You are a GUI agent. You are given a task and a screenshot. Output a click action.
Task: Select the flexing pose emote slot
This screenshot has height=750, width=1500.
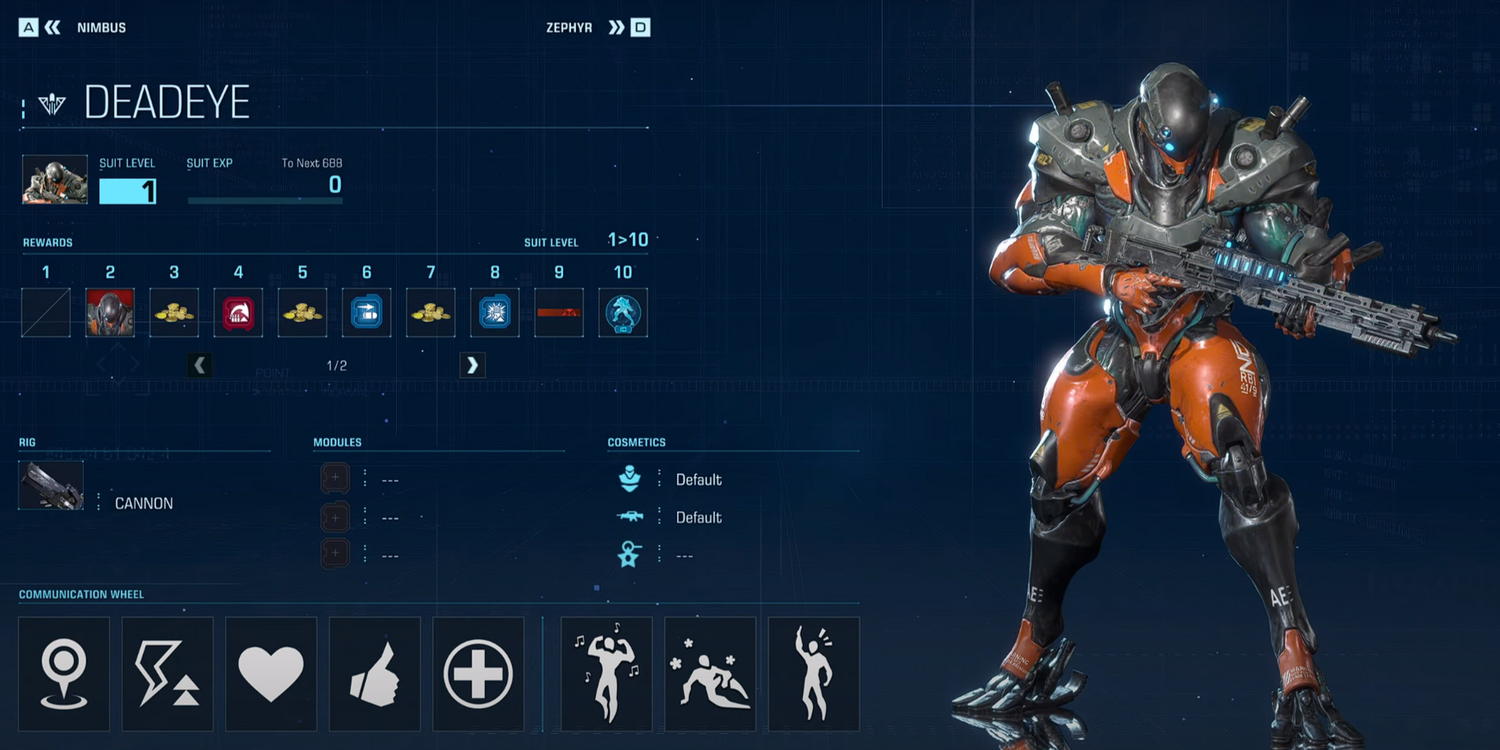click(606, 673)
